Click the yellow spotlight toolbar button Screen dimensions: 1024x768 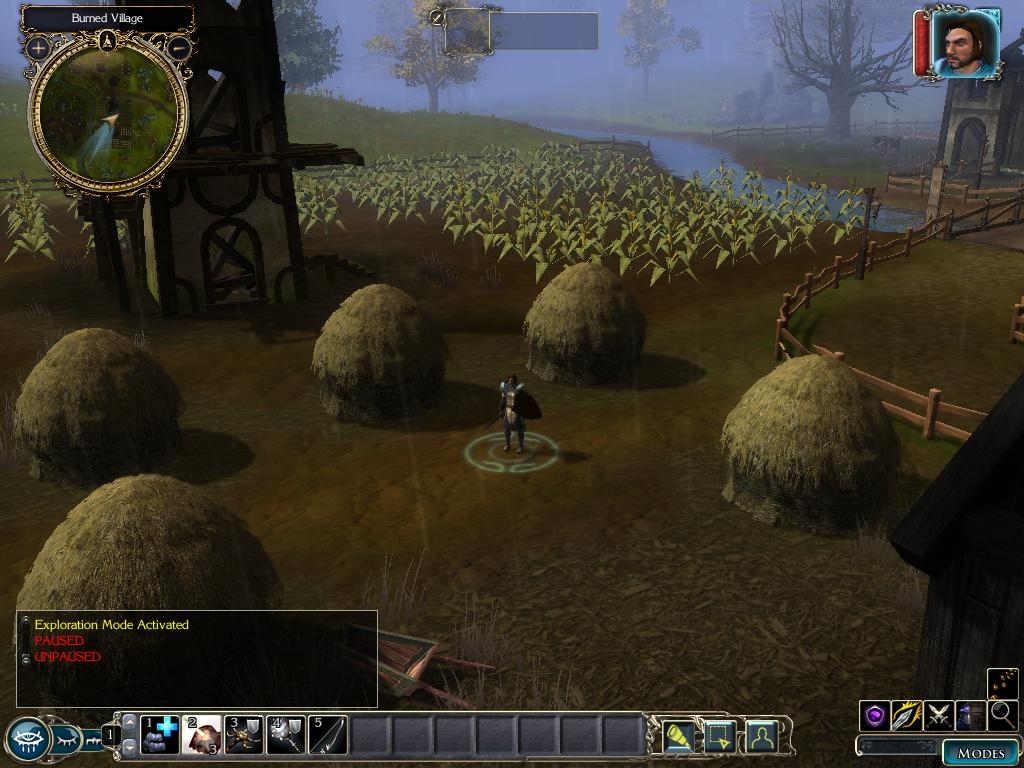click(x=679, y=736)
